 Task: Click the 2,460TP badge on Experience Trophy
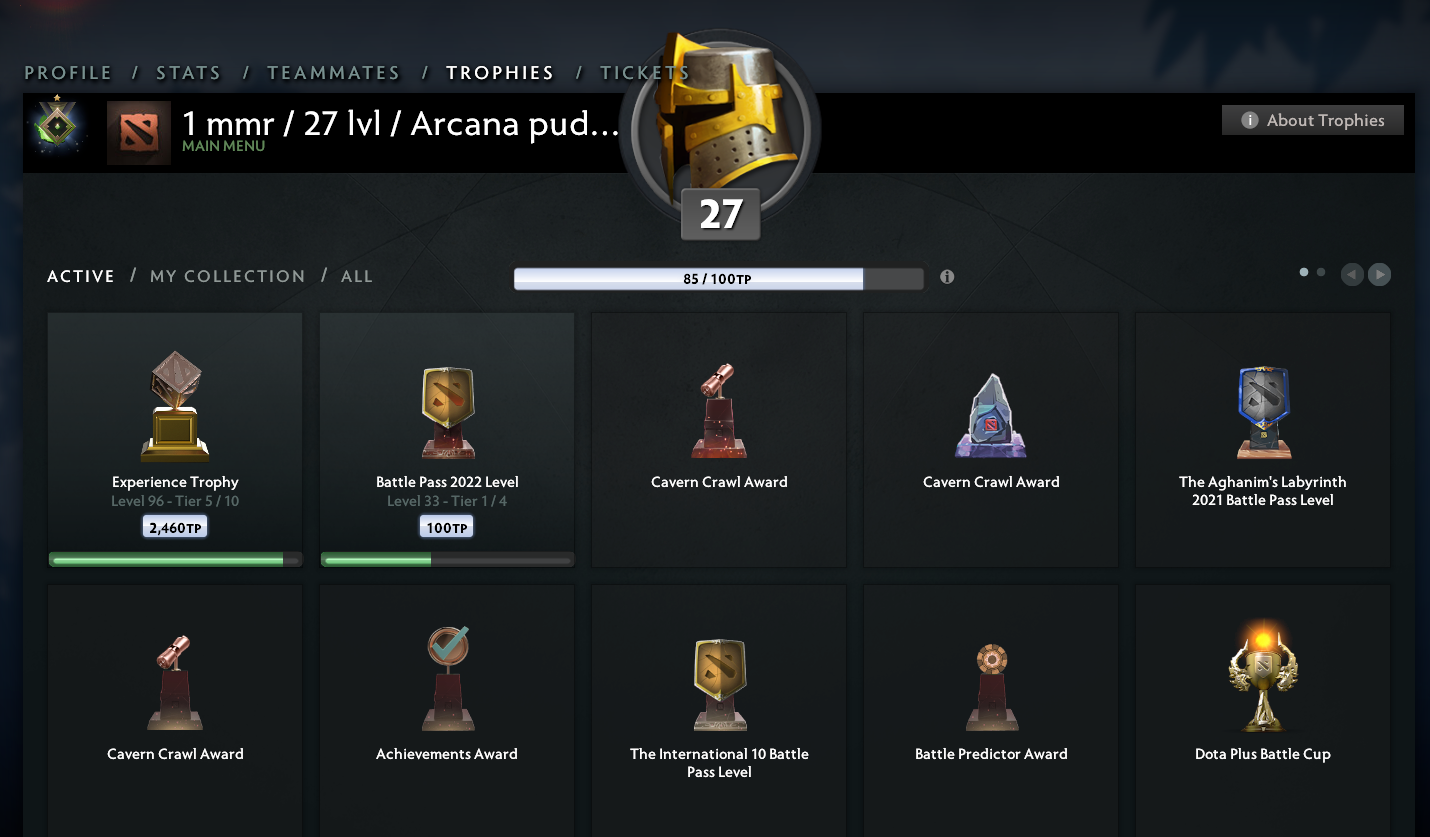pyautogui.click(x=175, y=526)
